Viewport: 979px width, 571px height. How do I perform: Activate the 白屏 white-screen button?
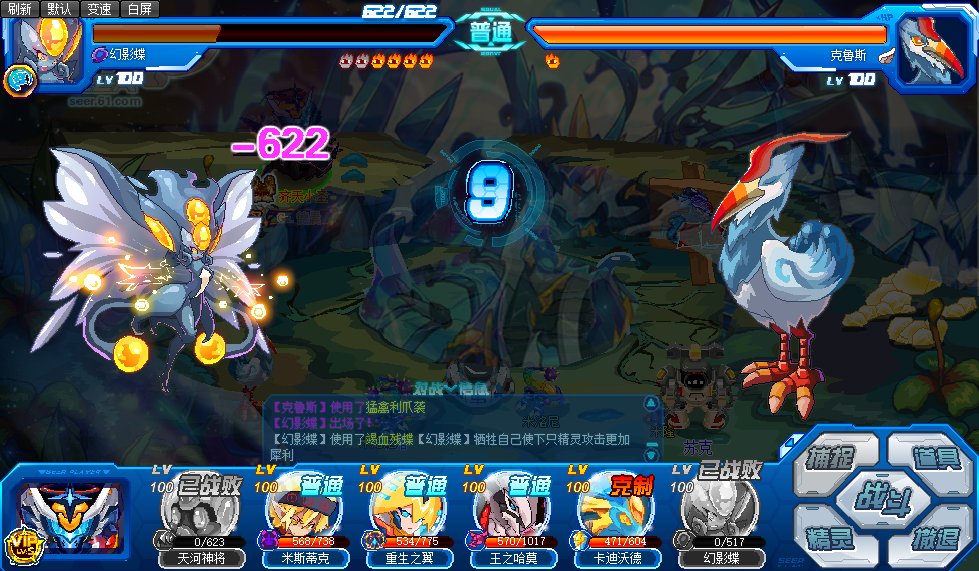[140, 9]
